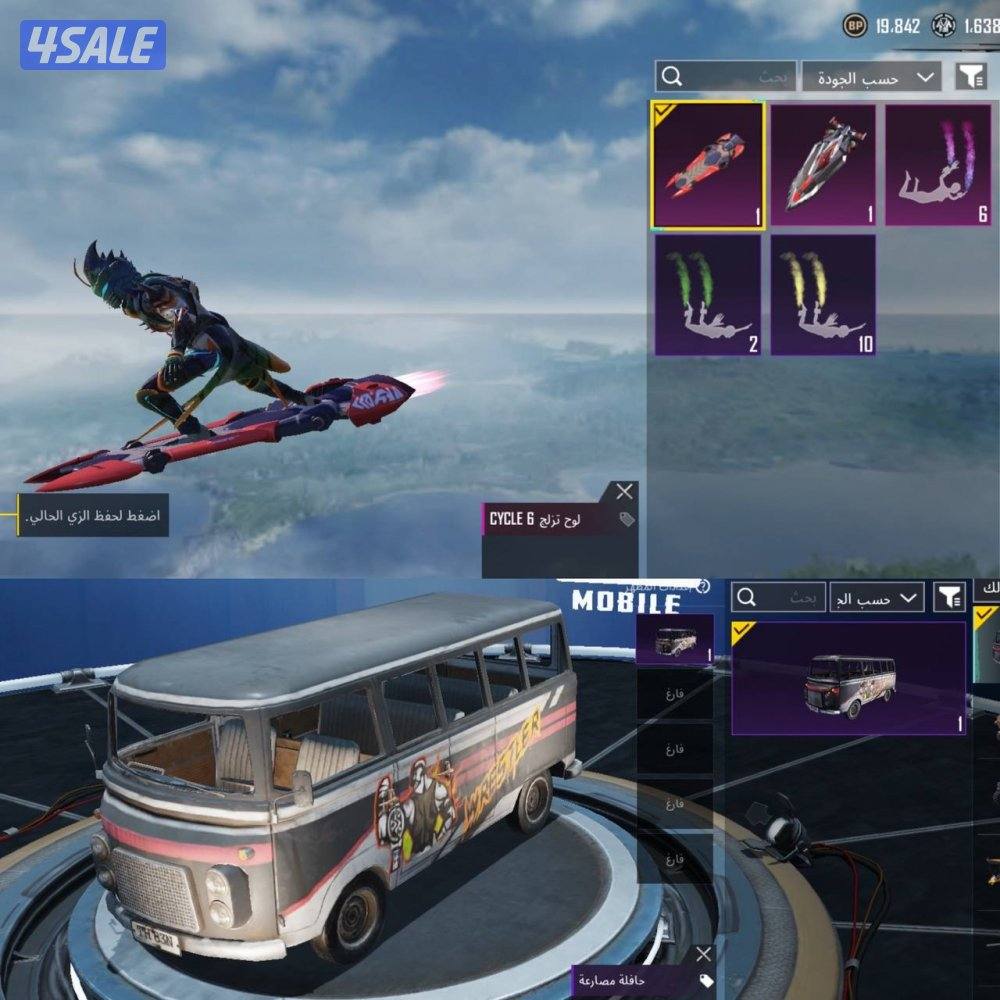Screen dimensions: 1000x1000
Task: Choose the silver red jet glider slot
Action: point(823,164)
